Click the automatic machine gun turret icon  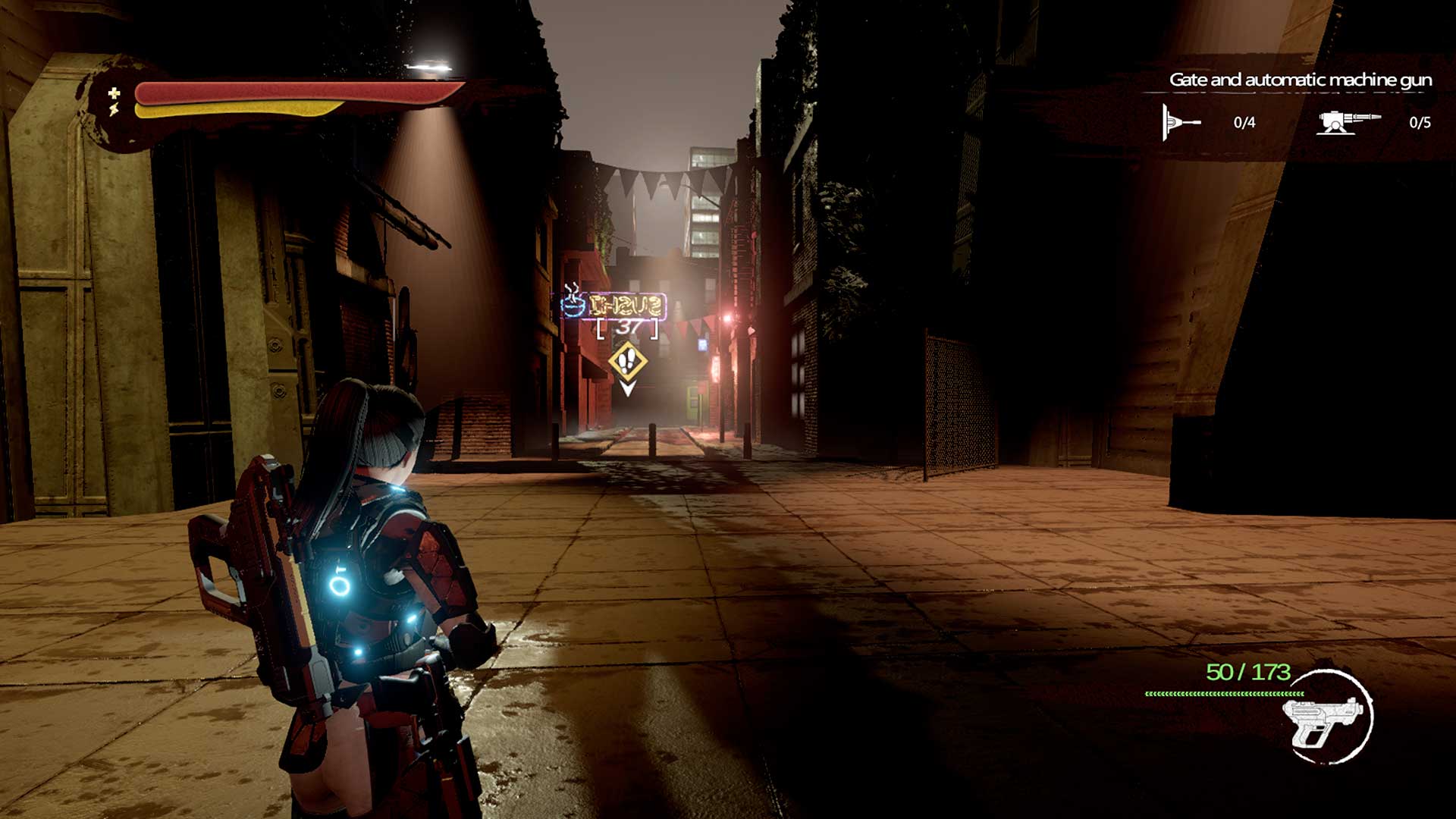(x=1347, y=122)
